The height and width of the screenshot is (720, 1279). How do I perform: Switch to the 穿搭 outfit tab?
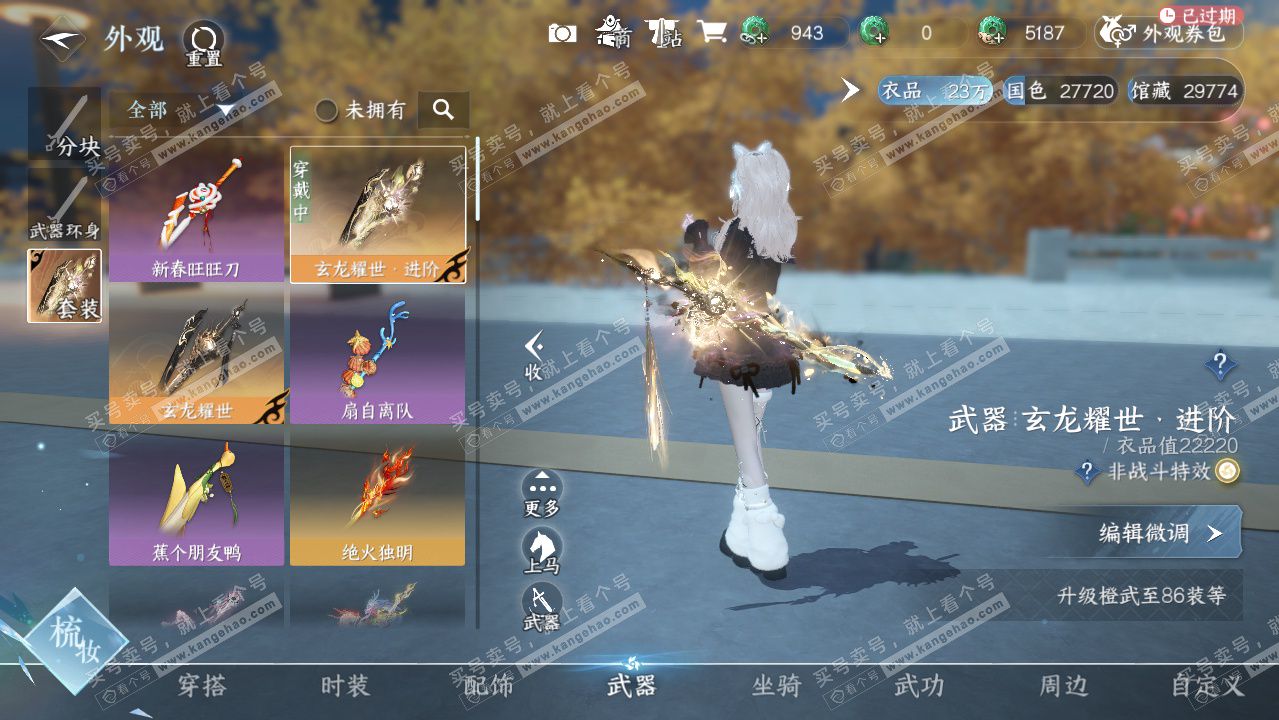(202, 686)
